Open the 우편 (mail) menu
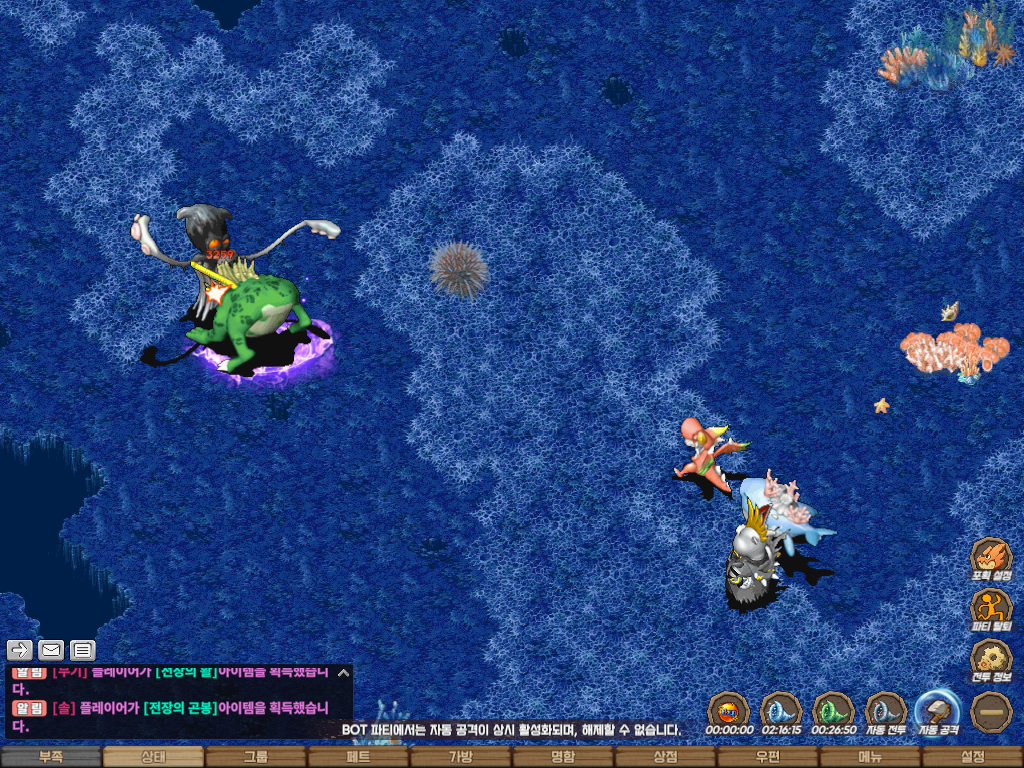1024x768 pixels. [x=767, y=757]
